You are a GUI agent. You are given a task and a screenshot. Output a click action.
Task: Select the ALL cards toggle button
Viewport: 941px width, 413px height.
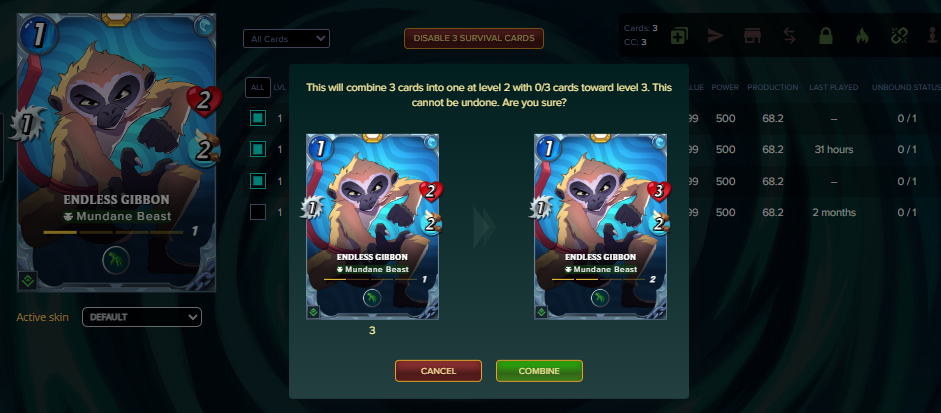257,88
